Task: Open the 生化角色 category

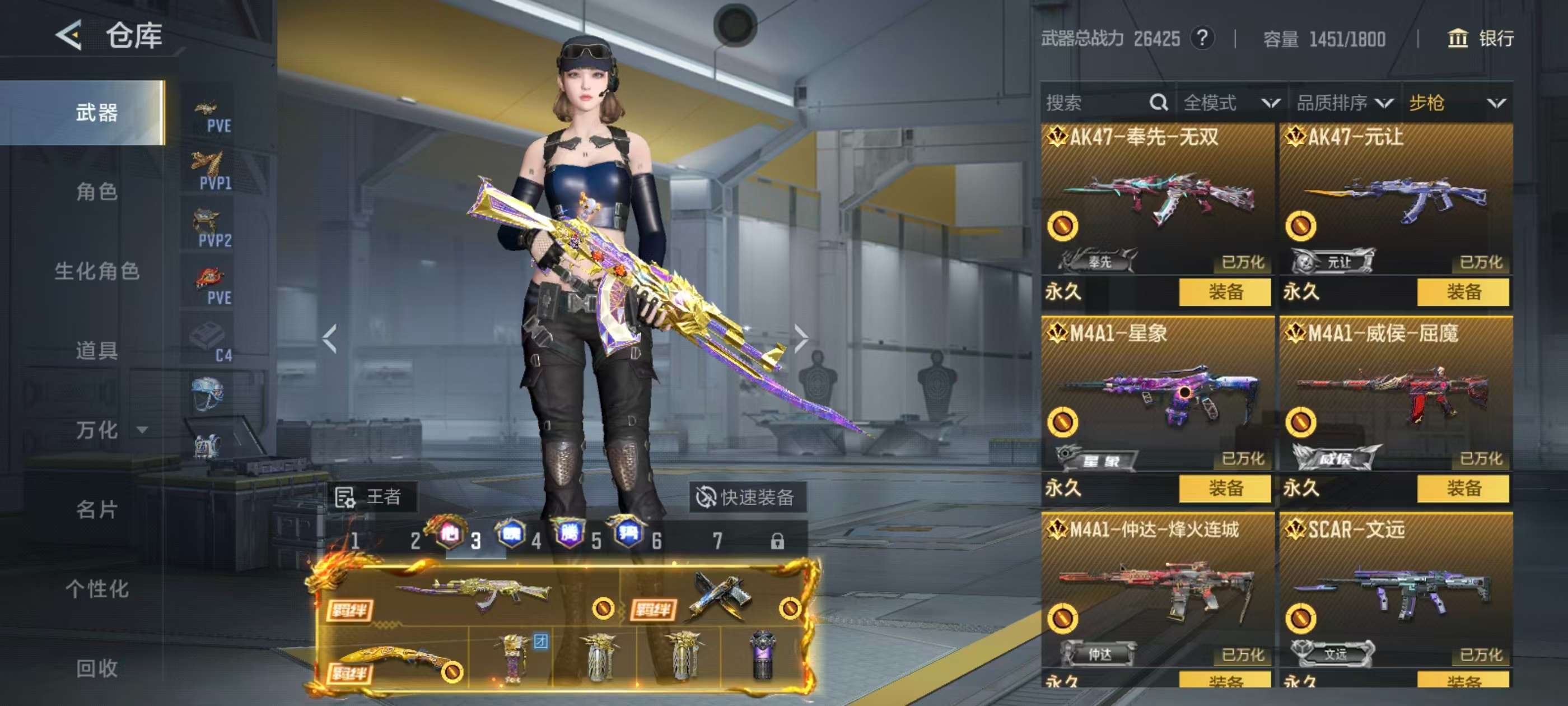Action: [x=97, y=271]
